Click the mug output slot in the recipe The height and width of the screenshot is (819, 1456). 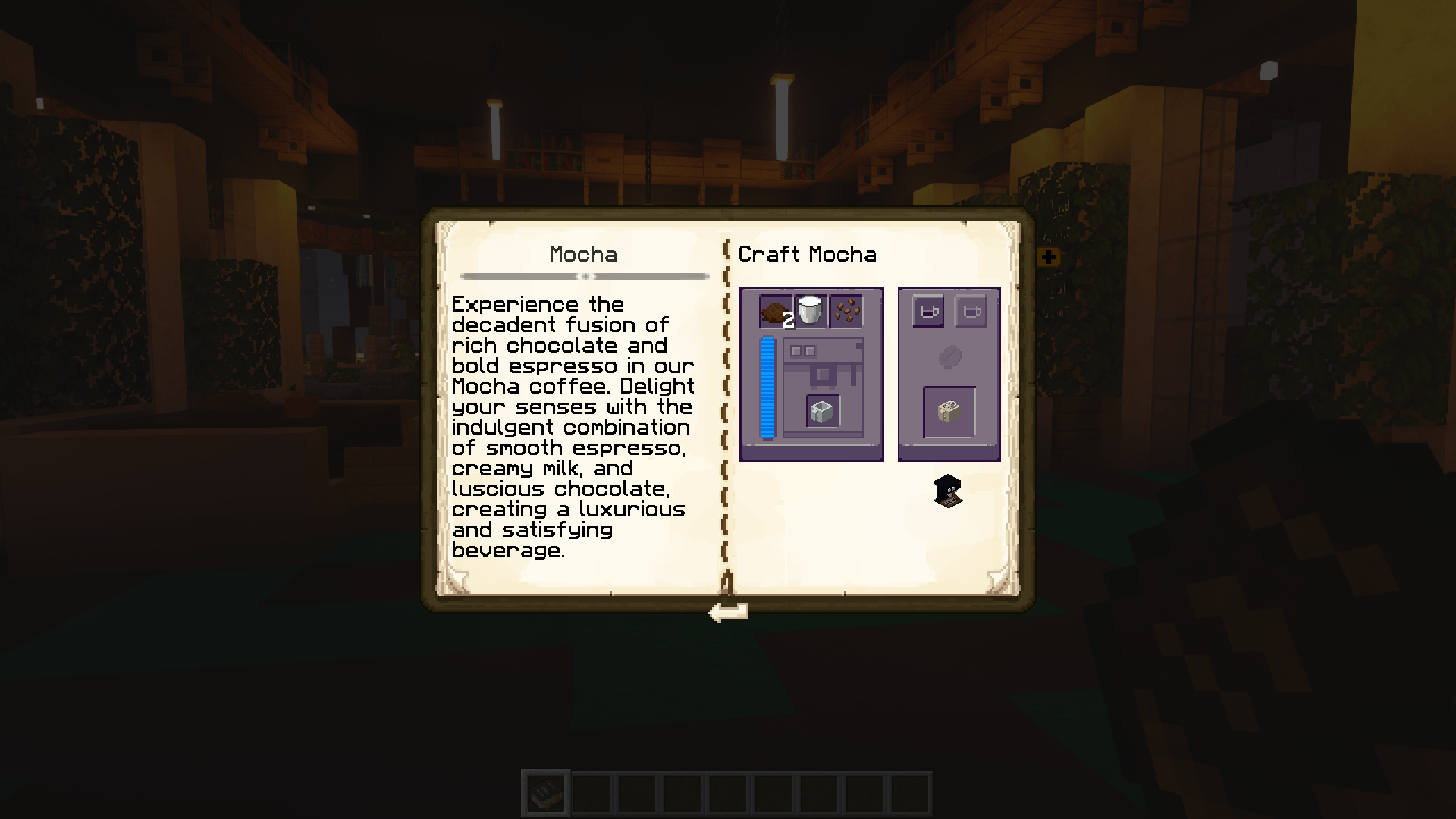(821, 411)
